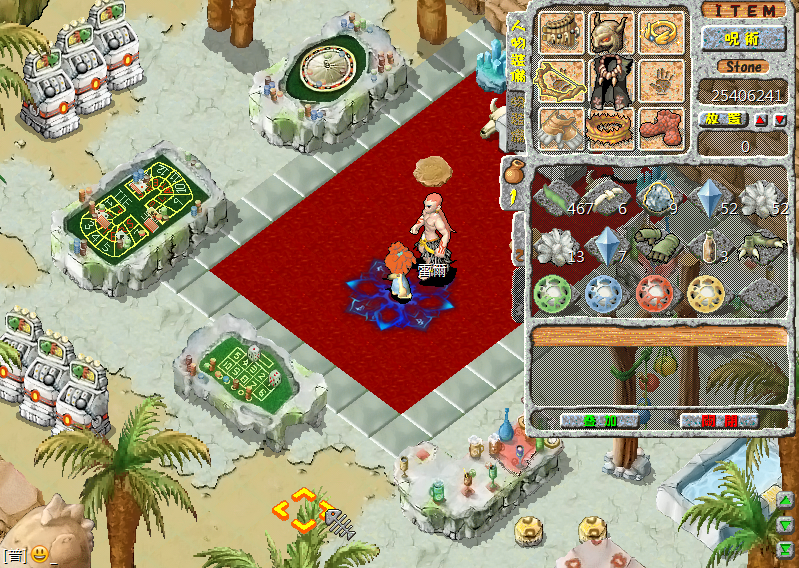Click the red coral boots slot
799x568 pixels.
coord(662,128)
